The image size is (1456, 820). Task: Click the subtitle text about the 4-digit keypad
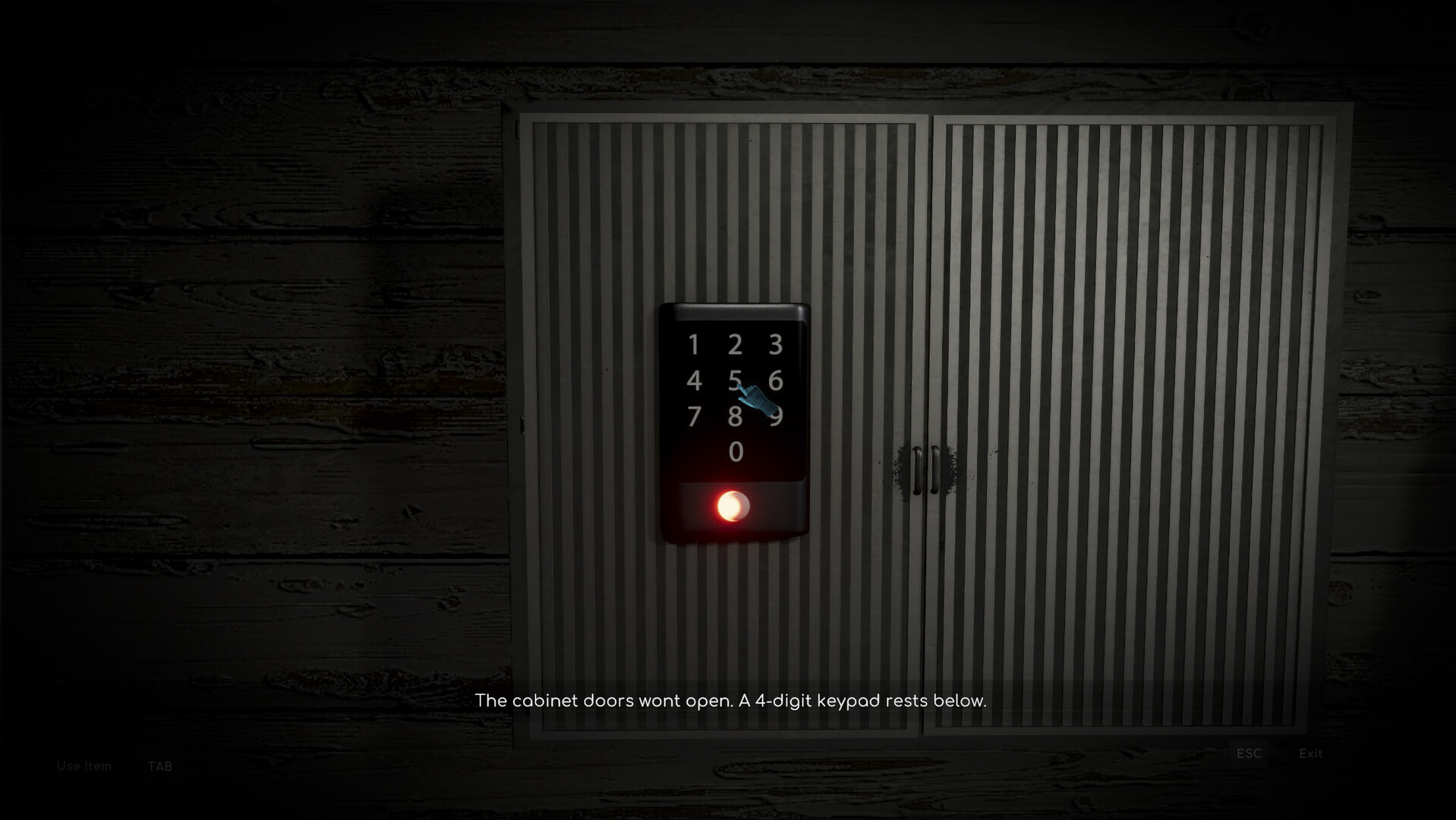pyautogui.click(x=730, y=702)
